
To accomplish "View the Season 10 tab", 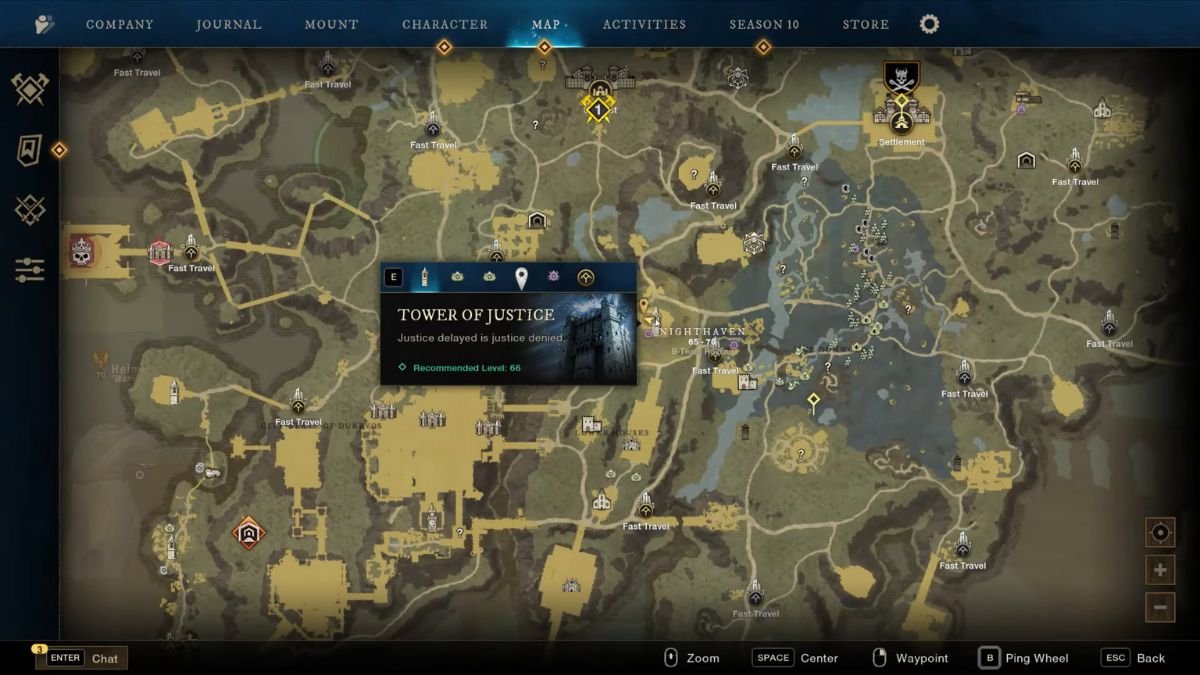I will click(x=764, y=24).
